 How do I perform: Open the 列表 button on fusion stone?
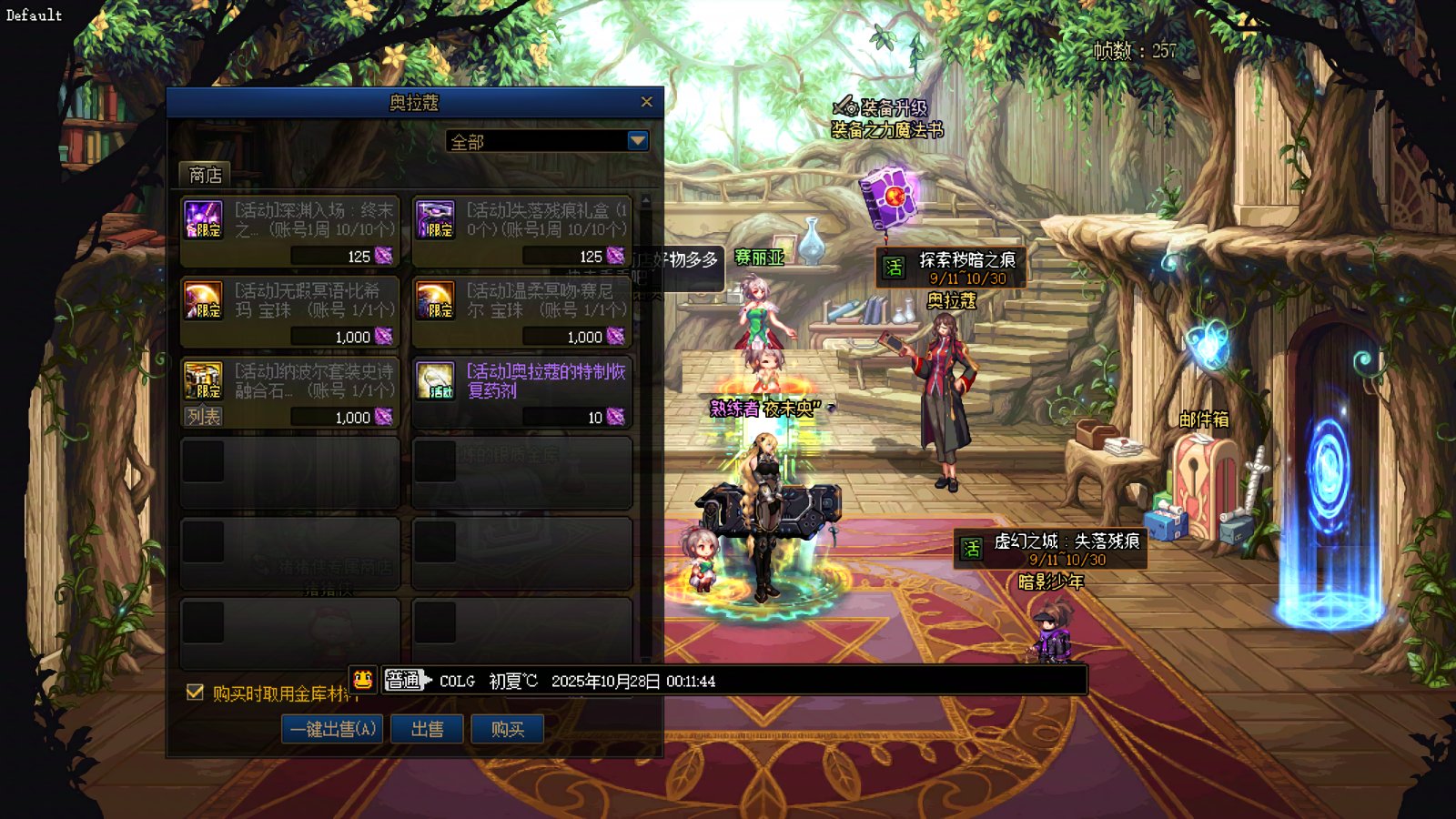[x=204, y=417]
